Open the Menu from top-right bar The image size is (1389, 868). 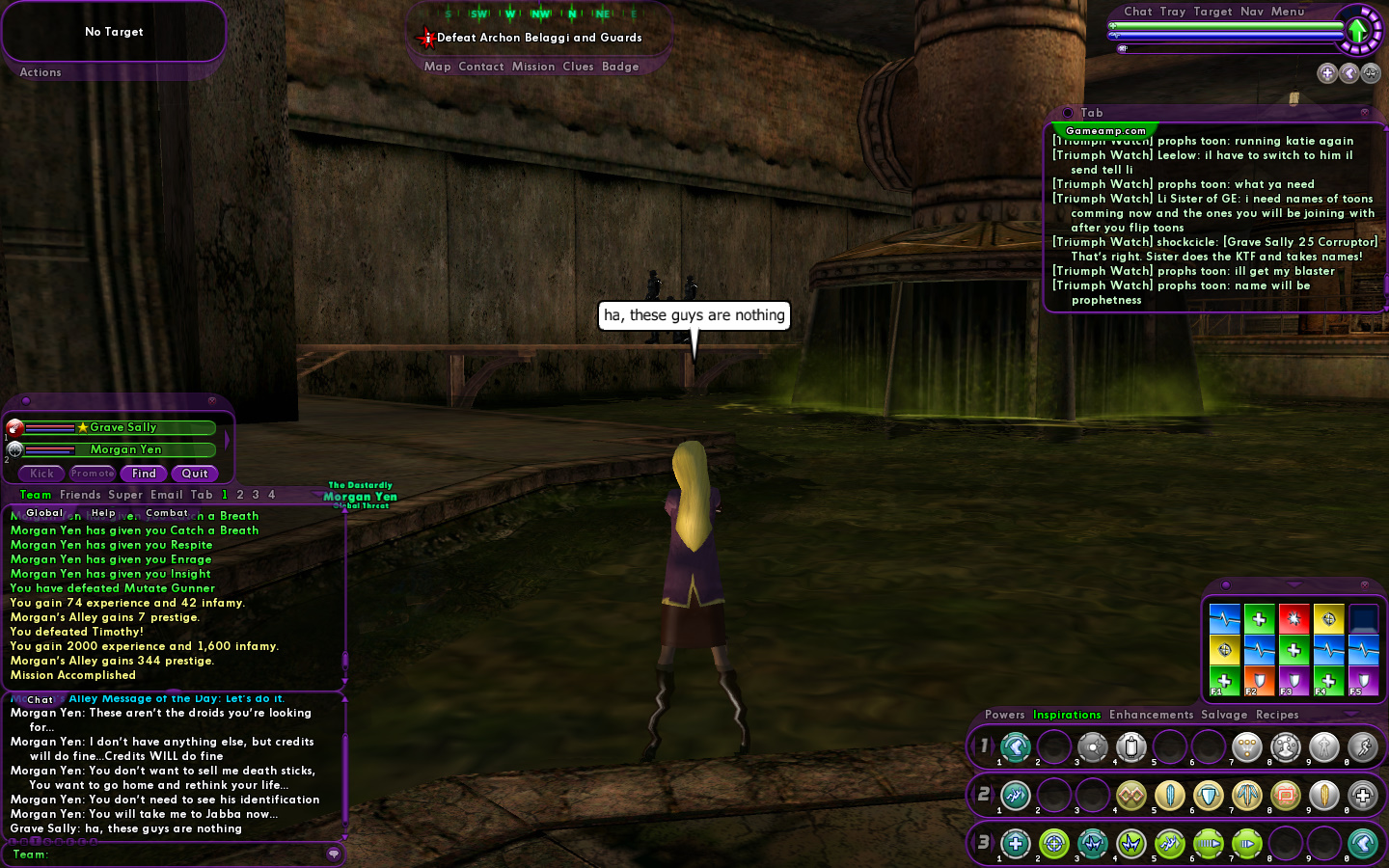[x=1288, y=12]
